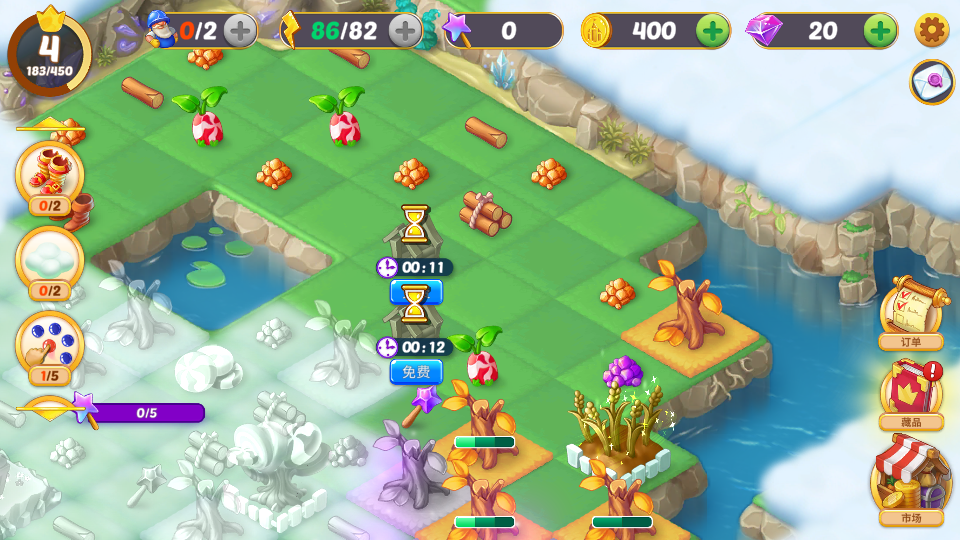Add more gold coins with plus button
Viewport: 960px width, 540px height.
[712, 31]
